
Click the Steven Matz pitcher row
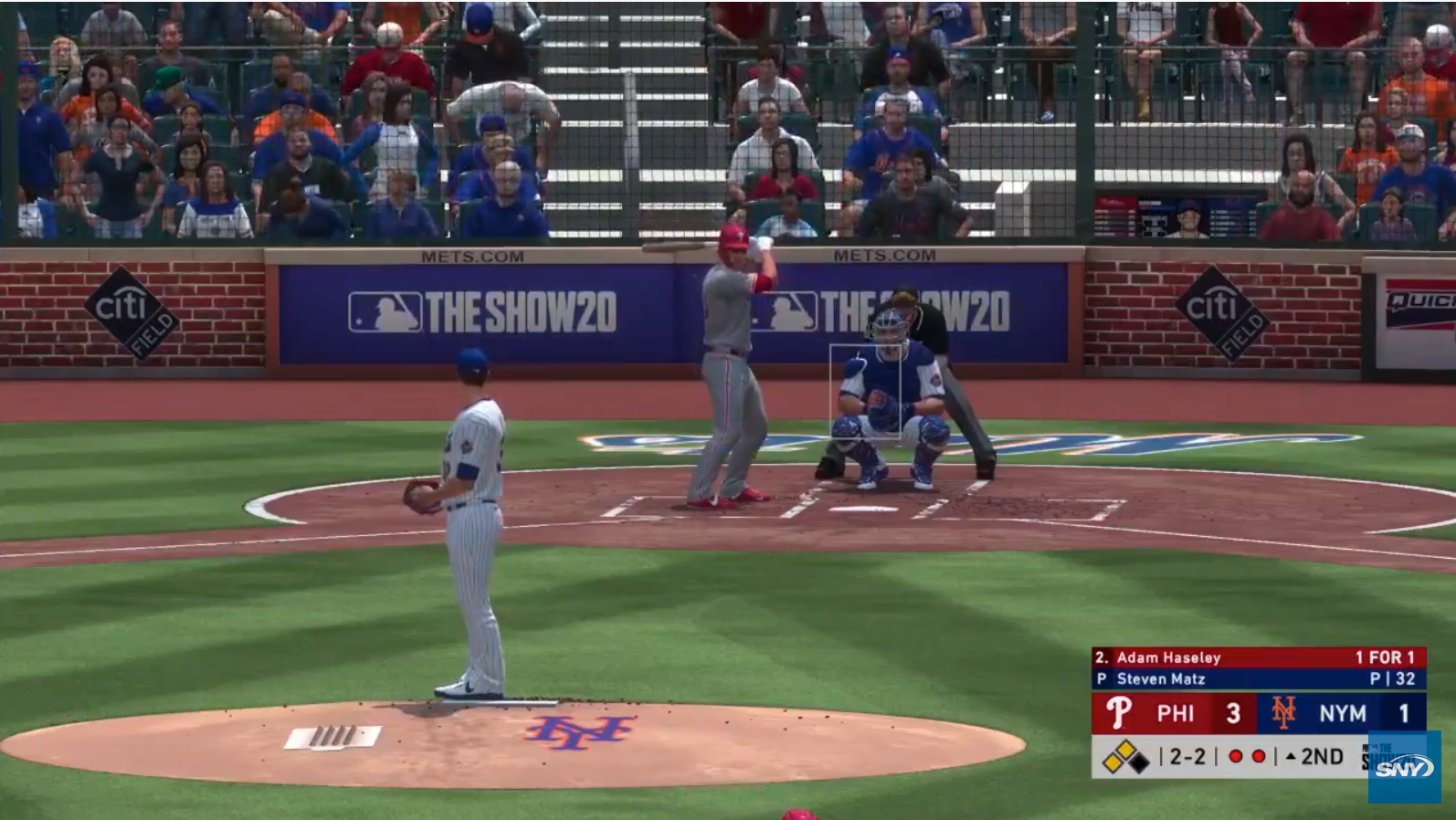pyautogui.click(x=1258, y=678)
